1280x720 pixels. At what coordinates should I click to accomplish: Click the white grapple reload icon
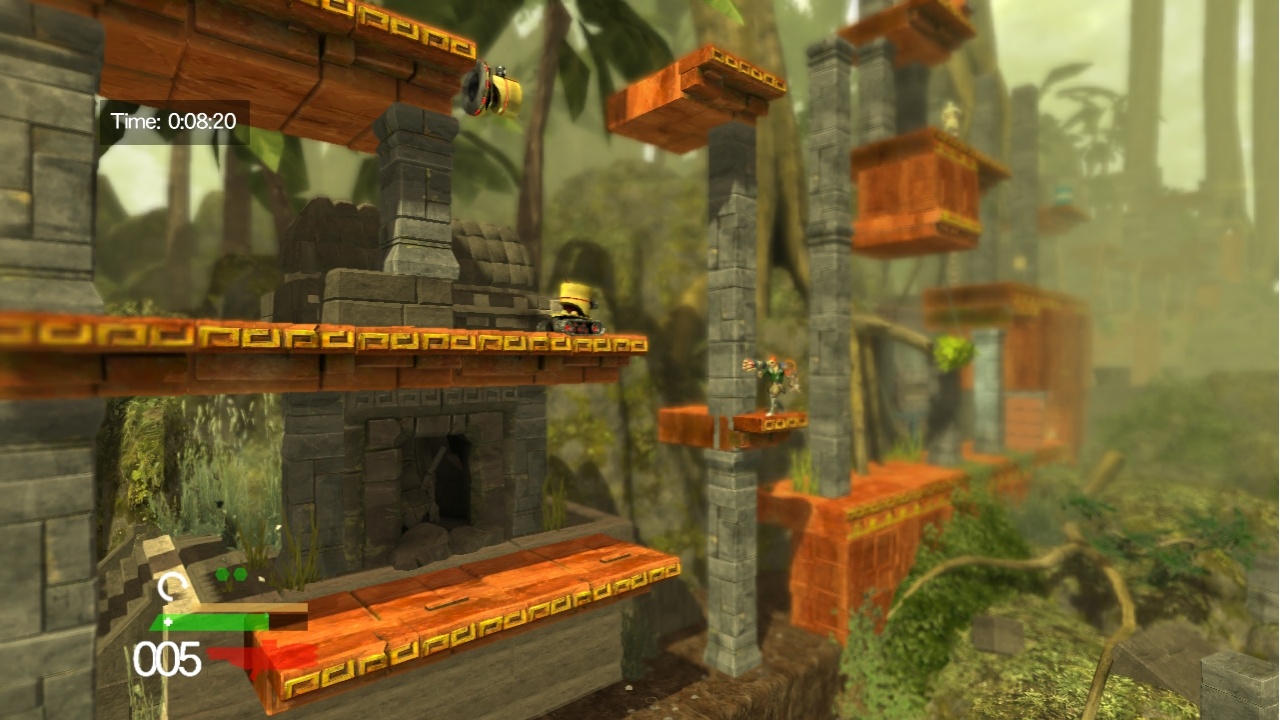(x=172, y=584)
